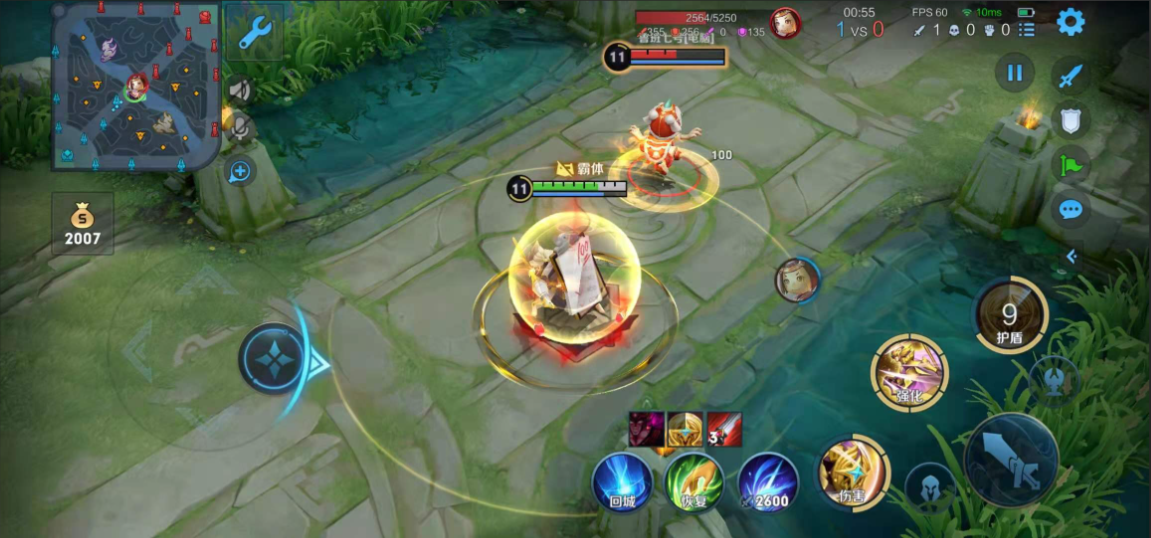
Task: Tap the 护盾 shield ability on cooldown
Action: [x=1010, y=317]
